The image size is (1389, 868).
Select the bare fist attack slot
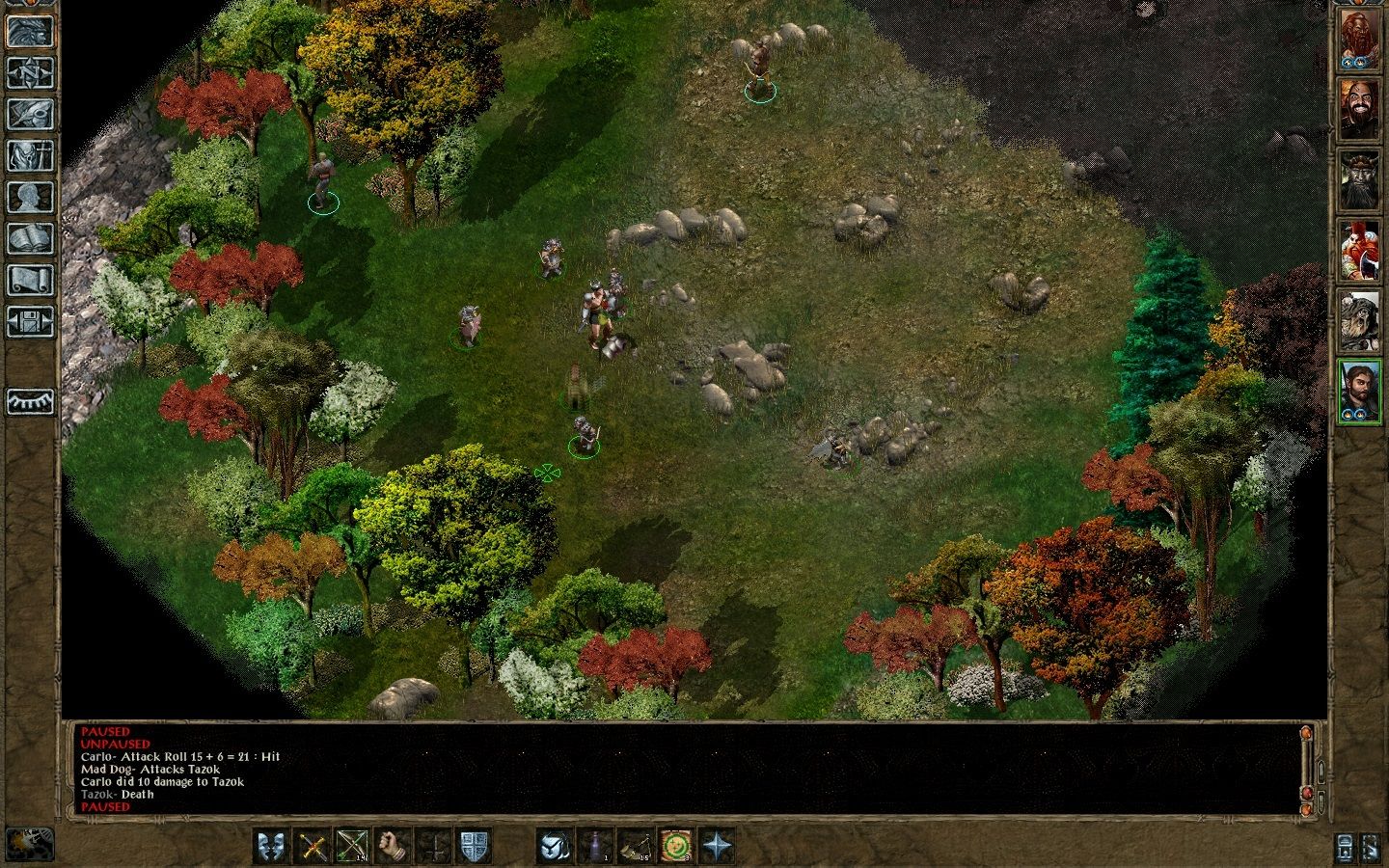[x=394, y=846]
